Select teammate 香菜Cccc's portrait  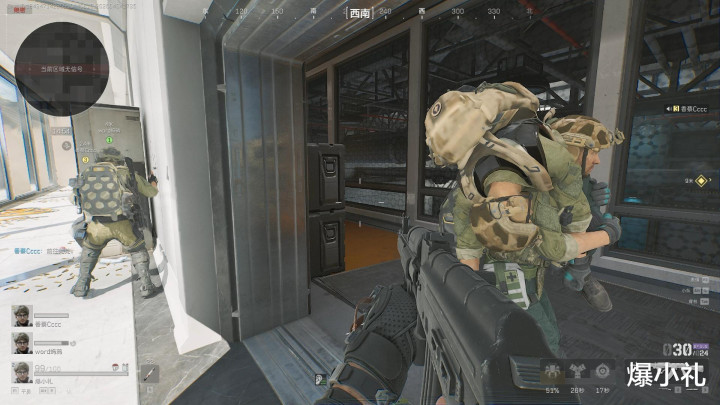point(20,316)
